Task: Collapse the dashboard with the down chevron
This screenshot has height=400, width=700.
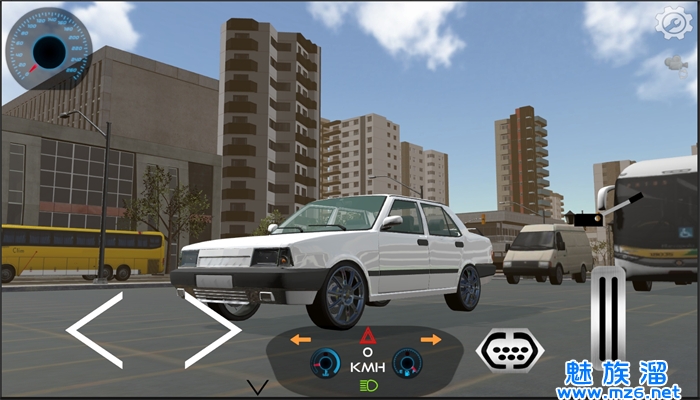Action: click(x=258, y=387)
